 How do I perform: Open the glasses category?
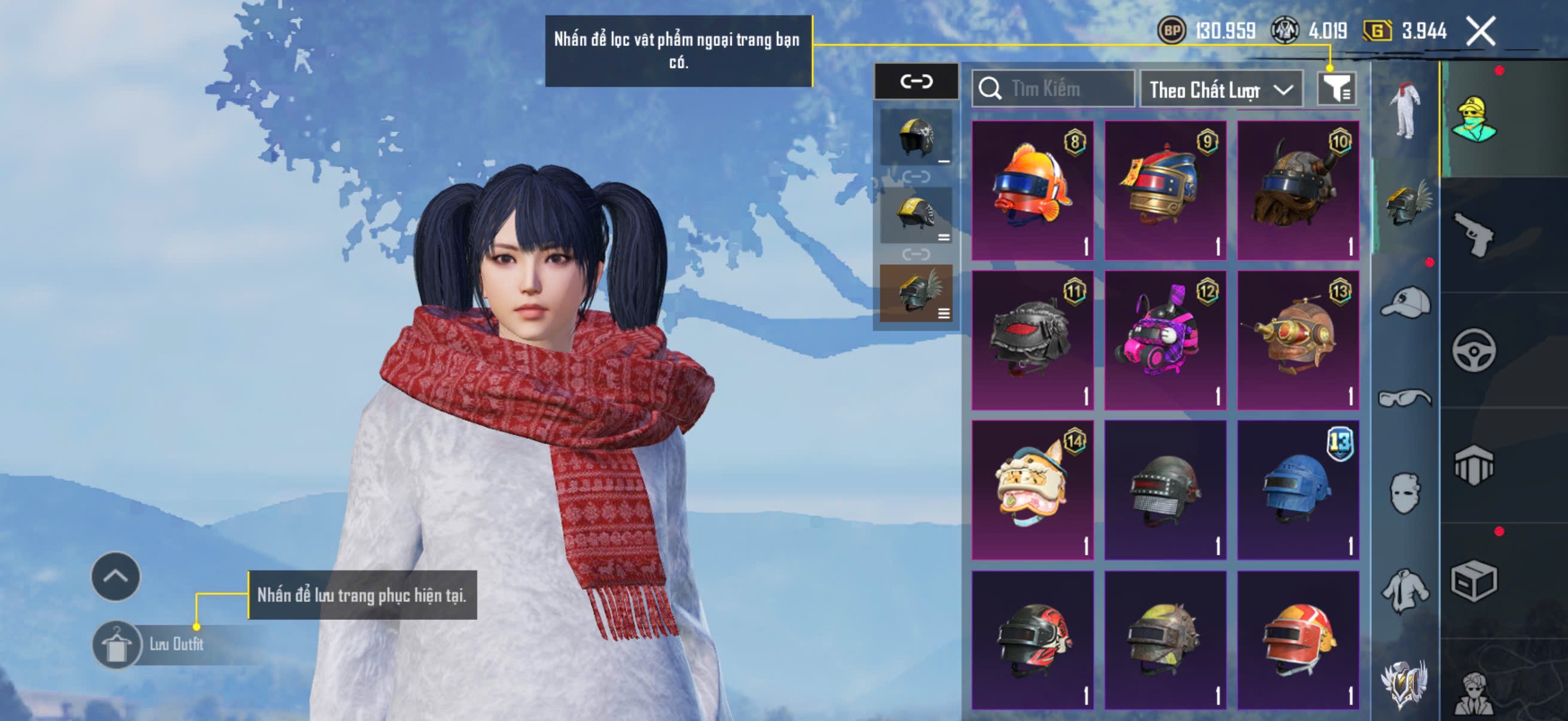point(1405,399)
